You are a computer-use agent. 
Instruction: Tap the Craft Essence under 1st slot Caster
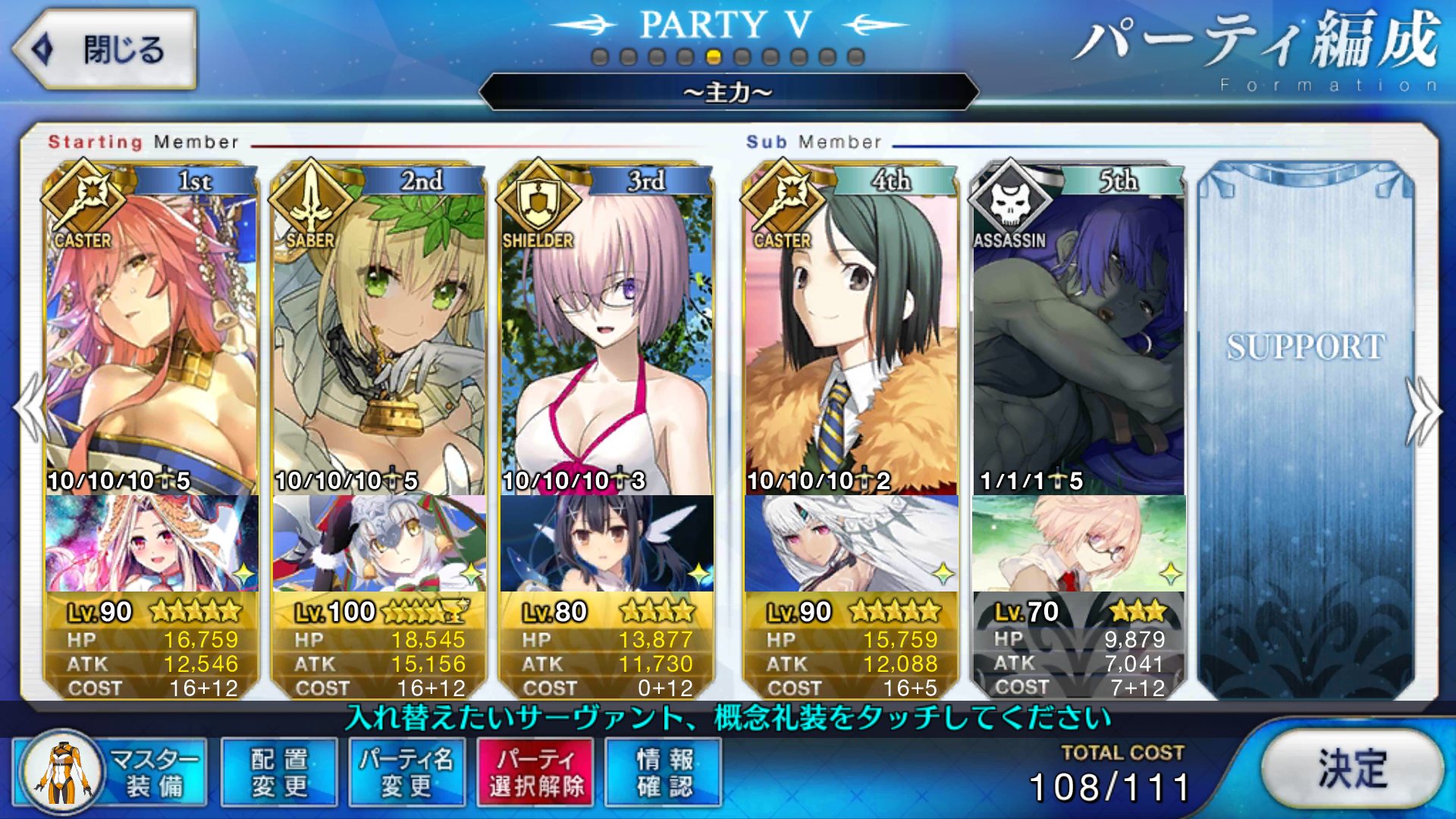[x=152, y=543]
